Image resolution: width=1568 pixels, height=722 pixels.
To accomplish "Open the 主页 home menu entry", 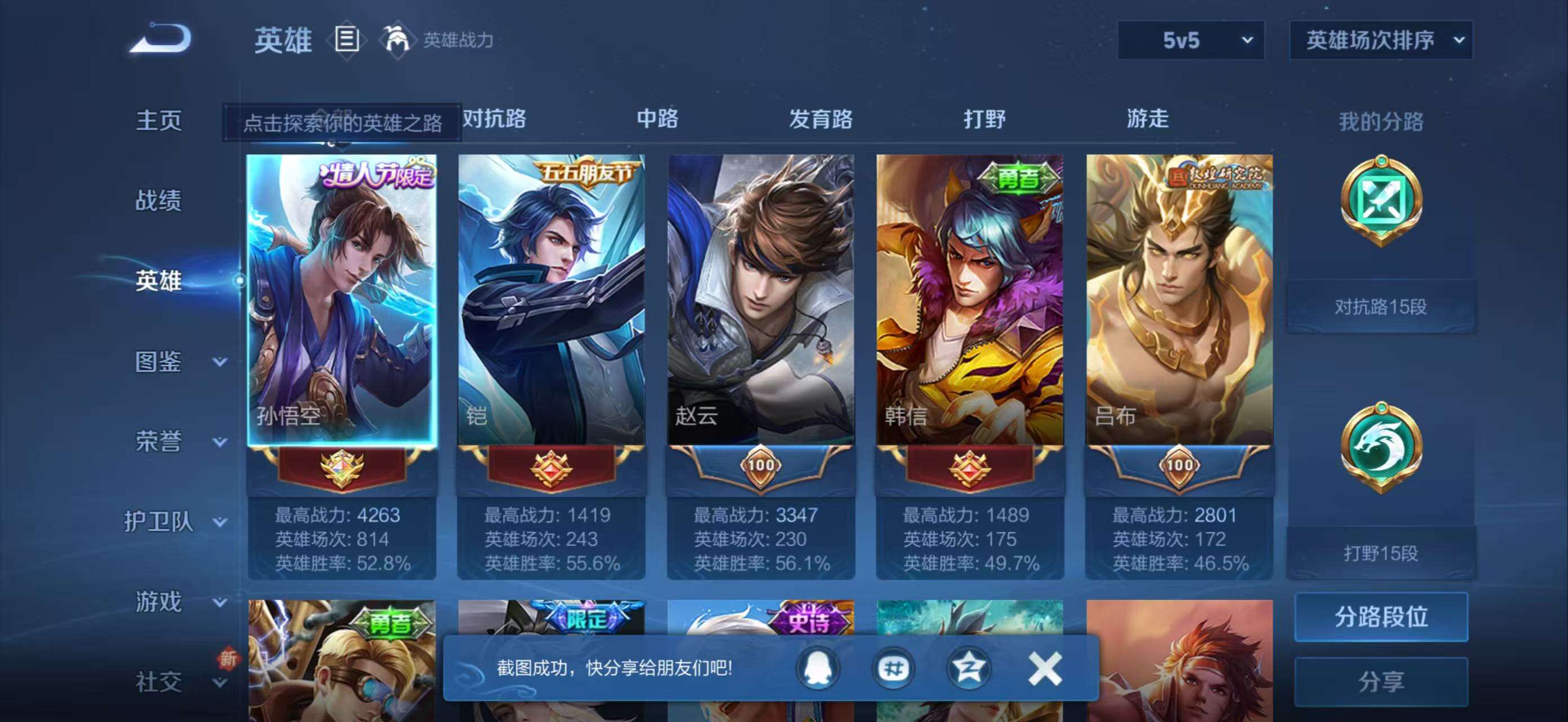I will [x=158, y=120].
